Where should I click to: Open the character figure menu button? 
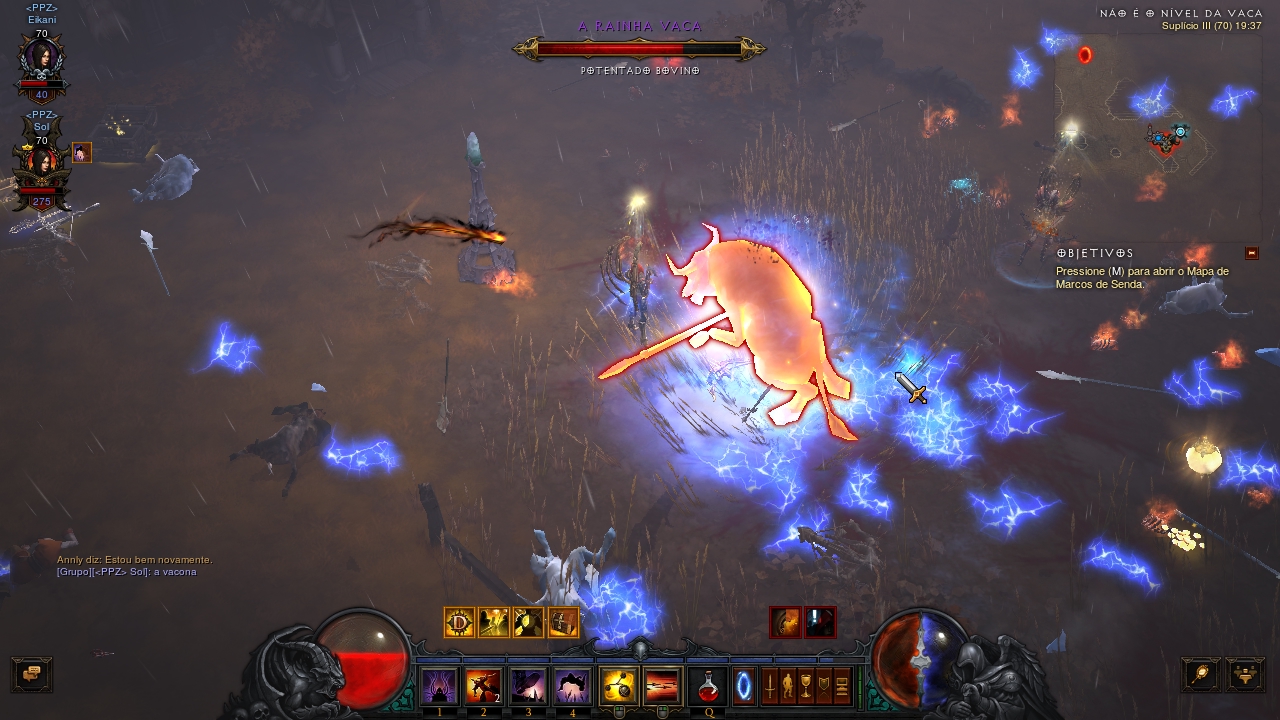click(788, 686)
